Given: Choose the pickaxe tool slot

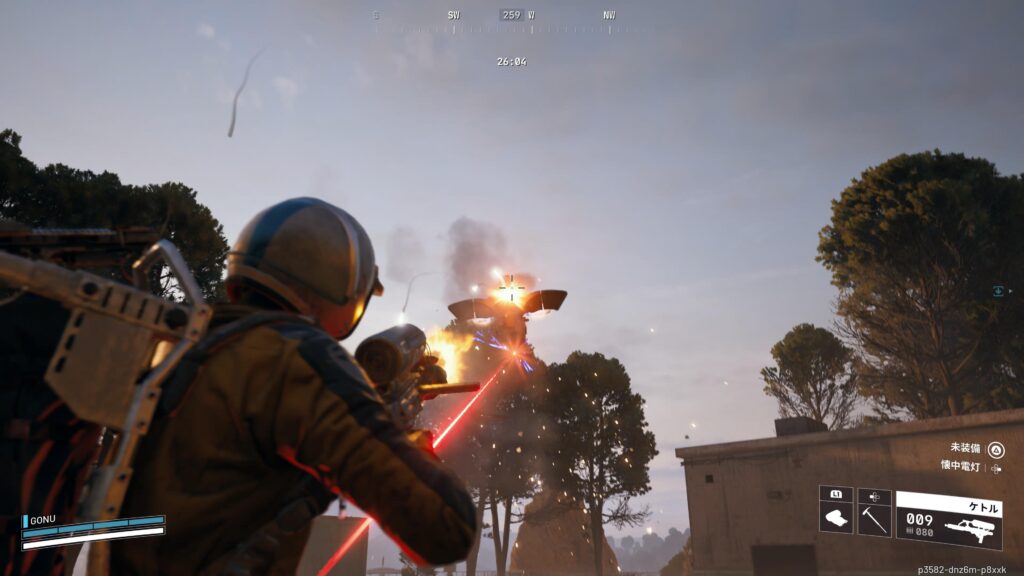Looking at the screenshot, I should [x=874, y=513].
